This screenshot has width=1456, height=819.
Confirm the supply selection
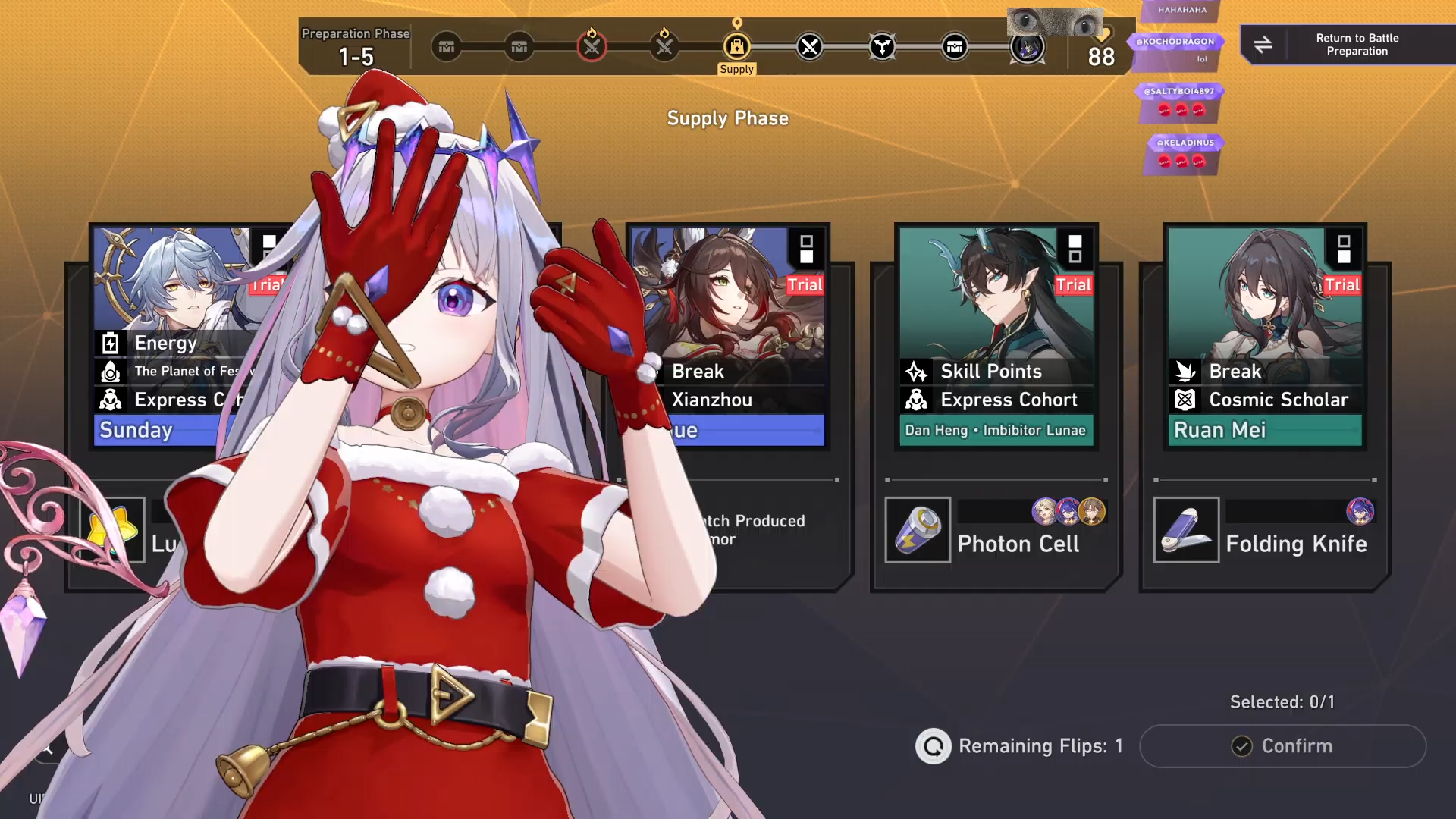click(1282, 746)
